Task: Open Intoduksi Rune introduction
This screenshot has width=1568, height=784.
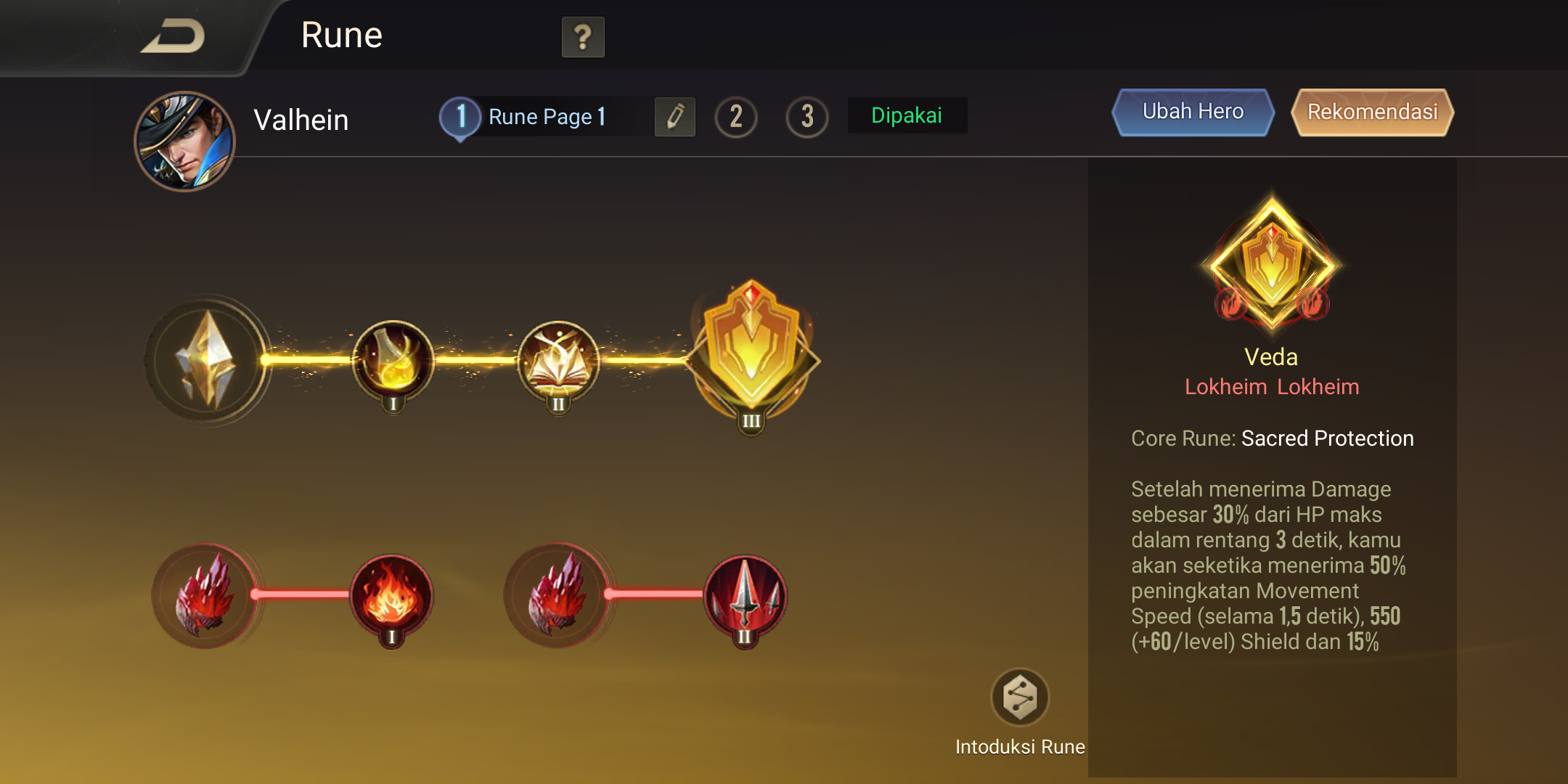Action: (1020, 698)
